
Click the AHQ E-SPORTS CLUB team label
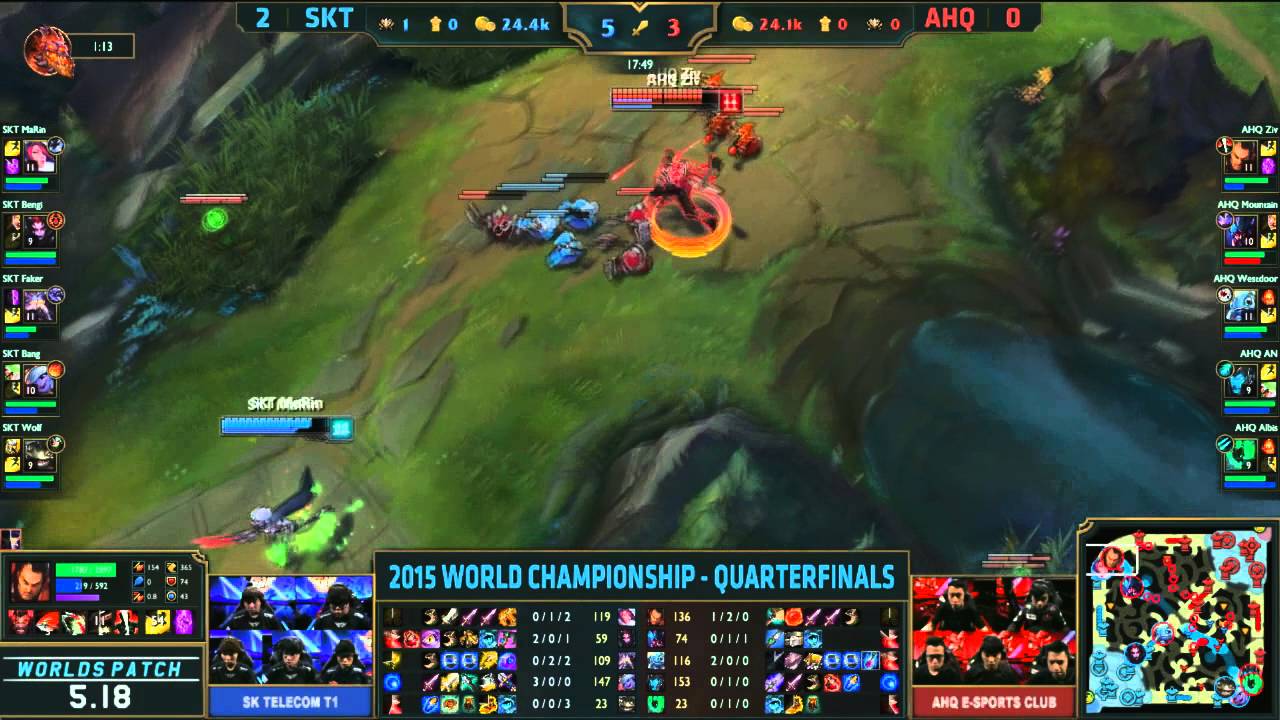click(995, 702)
